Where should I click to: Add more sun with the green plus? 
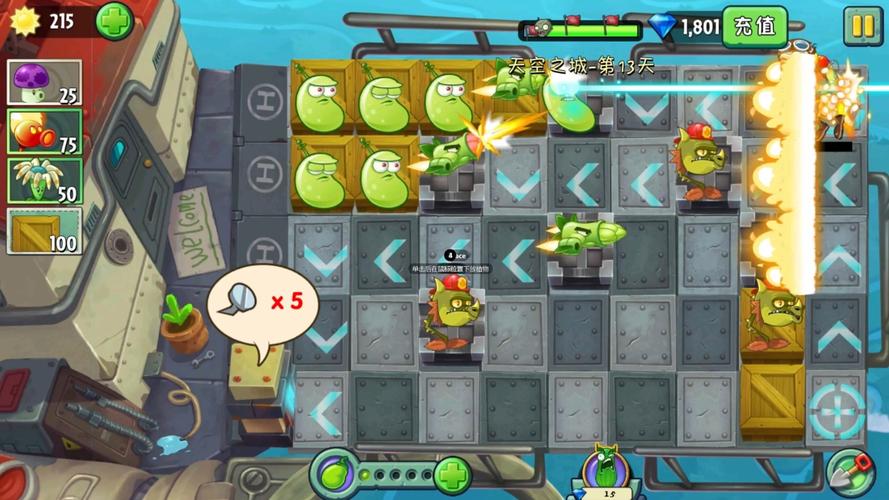pyautogui.click(x=114, y=21)
